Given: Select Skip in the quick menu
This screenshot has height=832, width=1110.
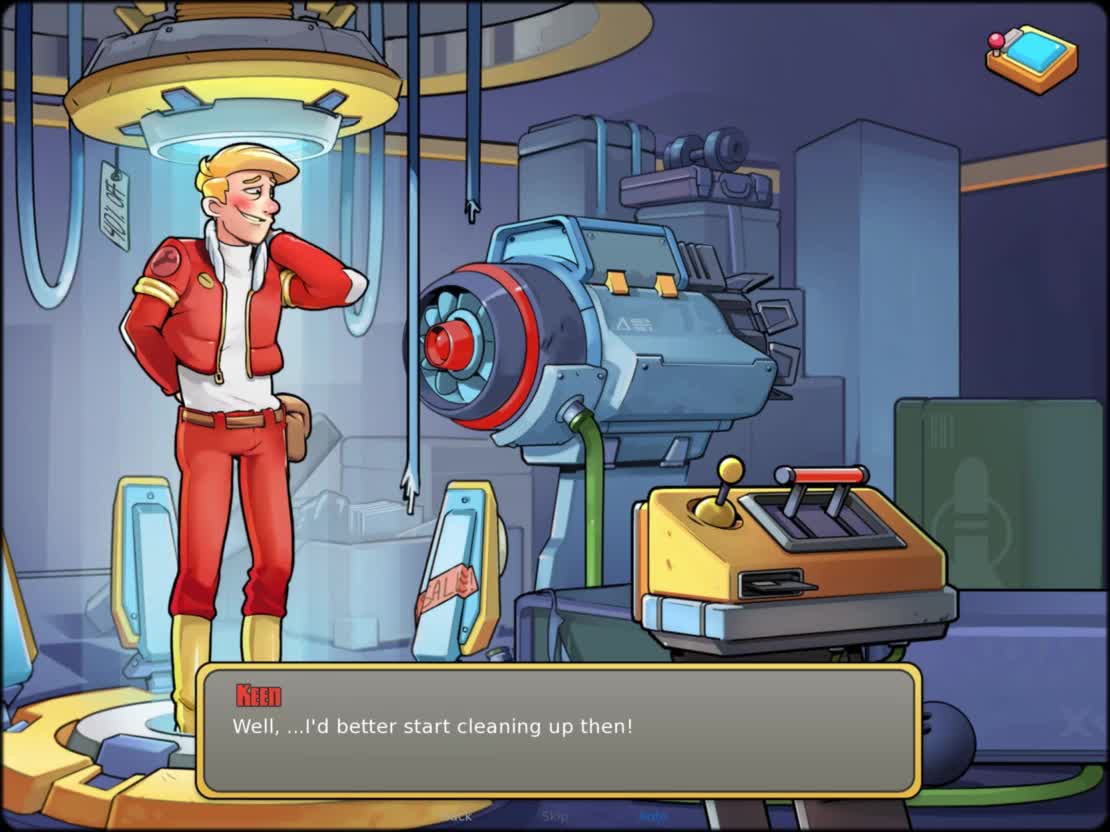Looking at the screenshot, I should click(555, 816).
